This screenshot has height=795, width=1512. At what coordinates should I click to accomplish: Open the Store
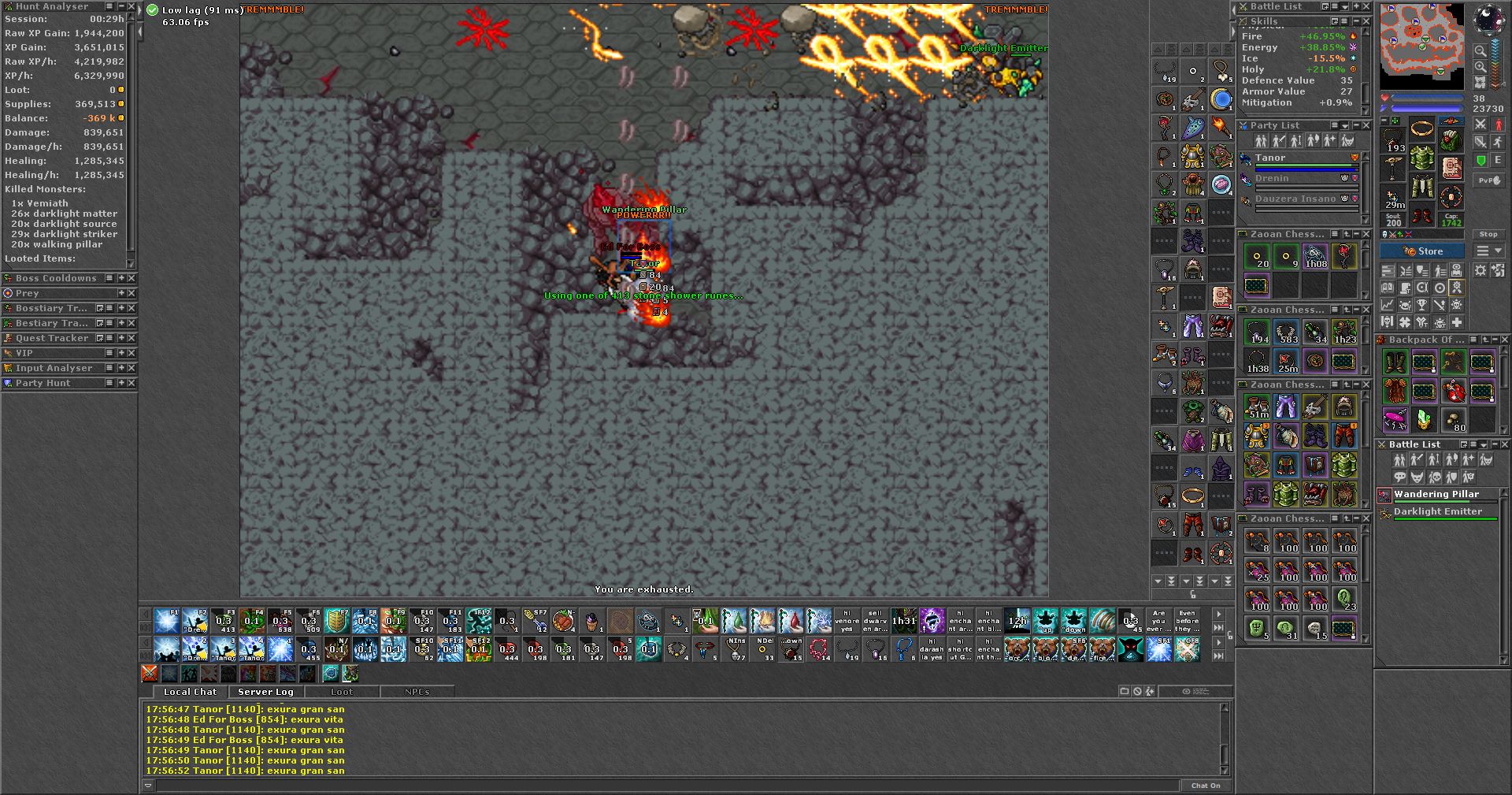point(1422,251)
